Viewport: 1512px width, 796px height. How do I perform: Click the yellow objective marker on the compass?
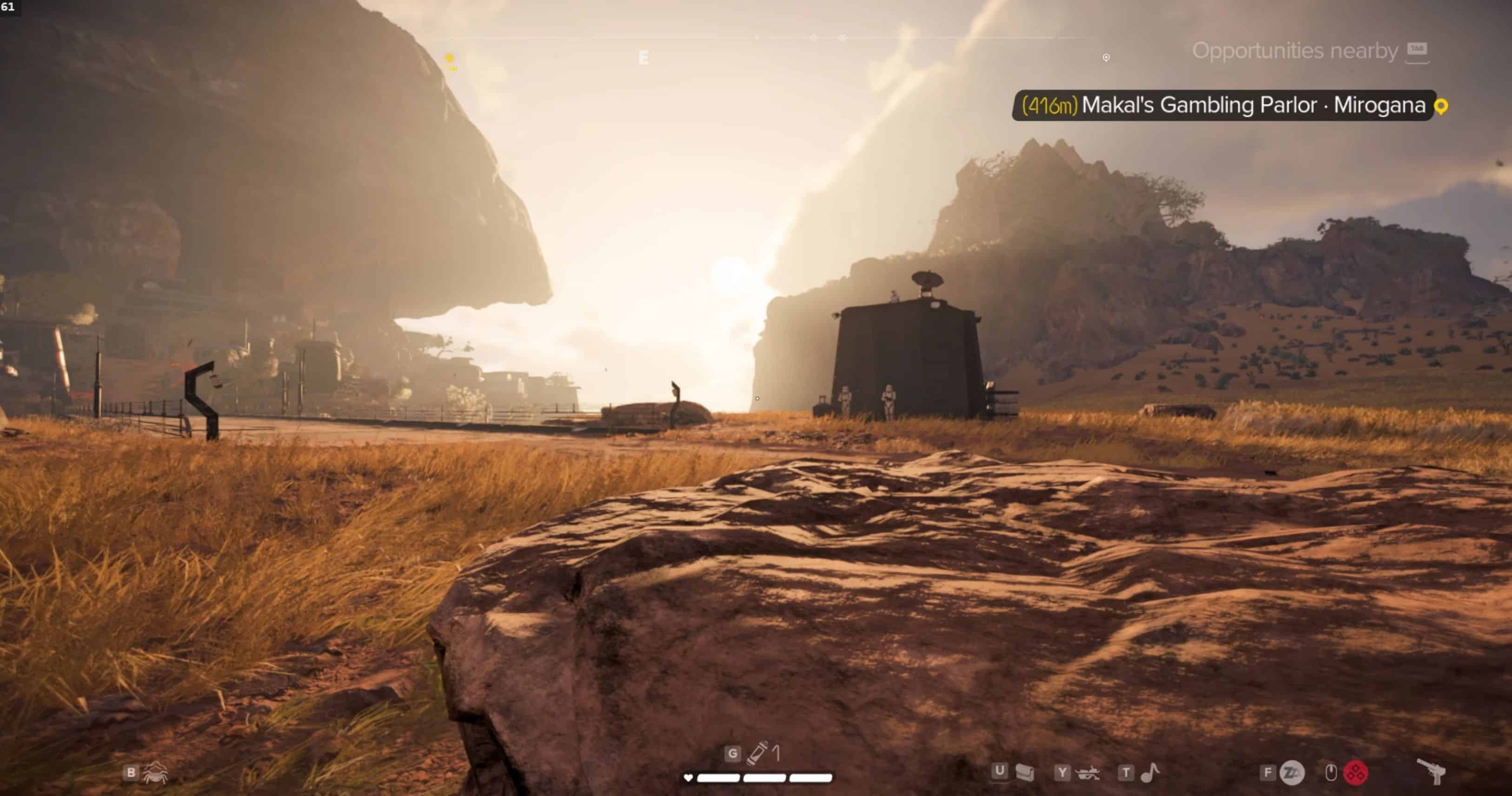point(450,59)
